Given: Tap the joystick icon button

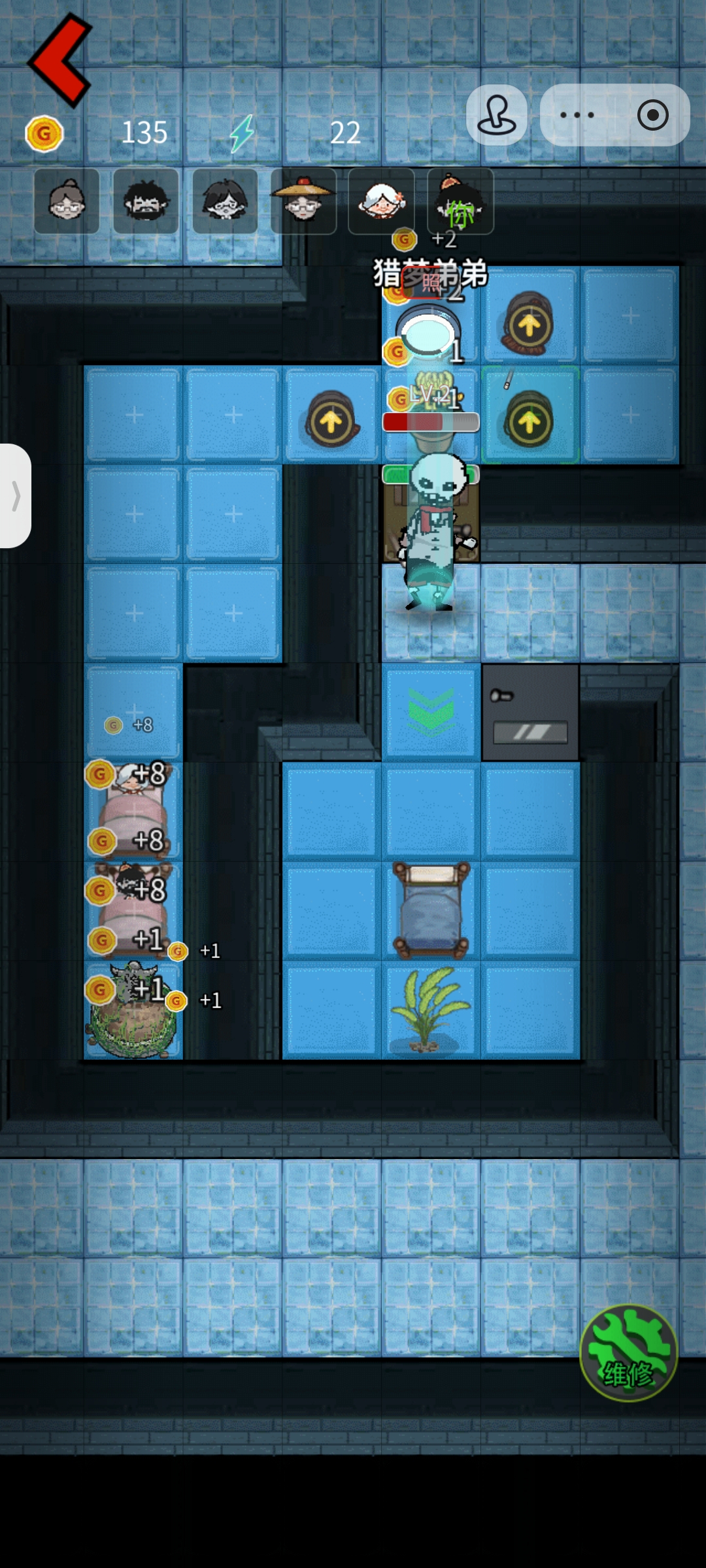Looking at the screenshot, I should pos(497,115).
